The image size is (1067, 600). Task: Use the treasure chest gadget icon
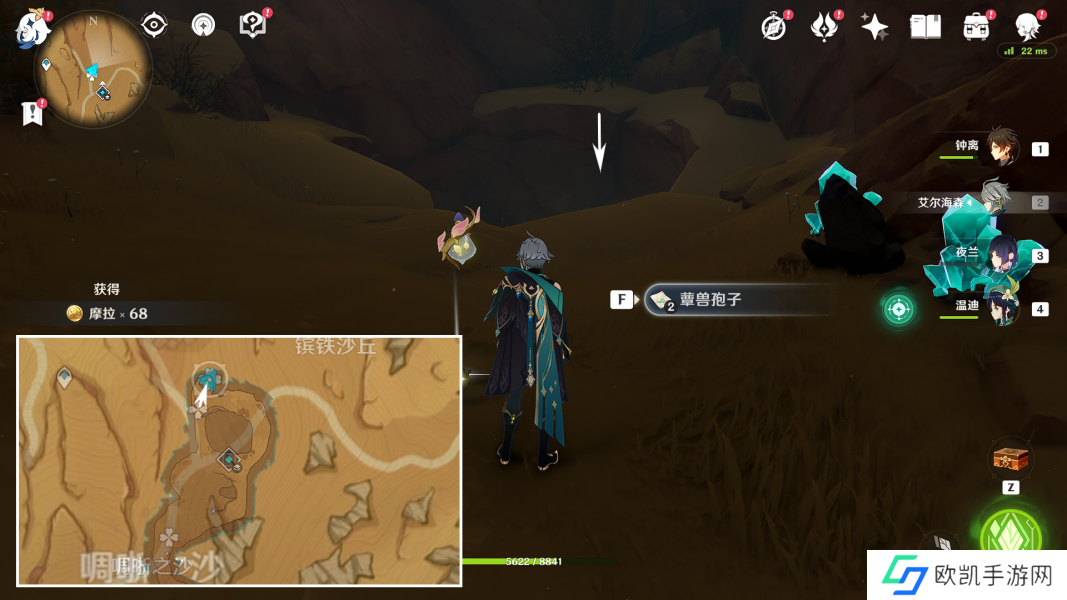click(x=1010, y=459)
